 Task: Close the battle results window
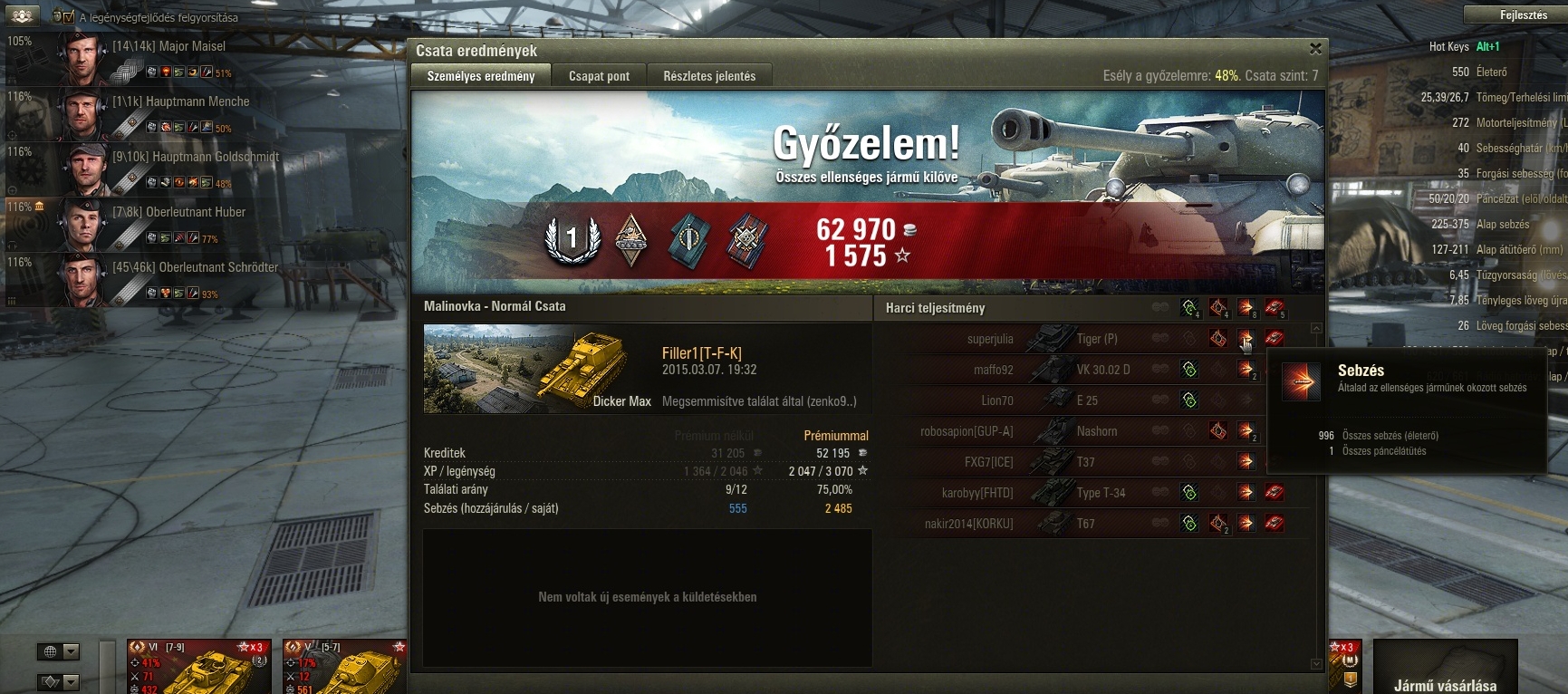1315,49
